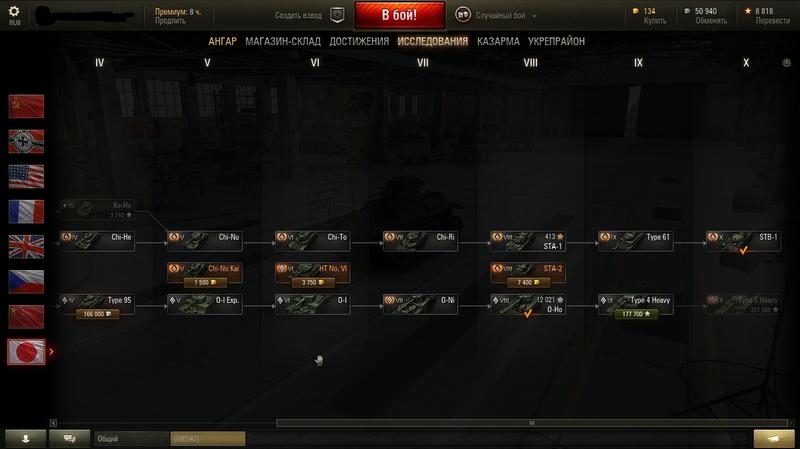Research the Type 4 Heavy tank
Image resolution: width=800 pixels, height=449 pixels.
pyautogui.click(x=636, y=313)
